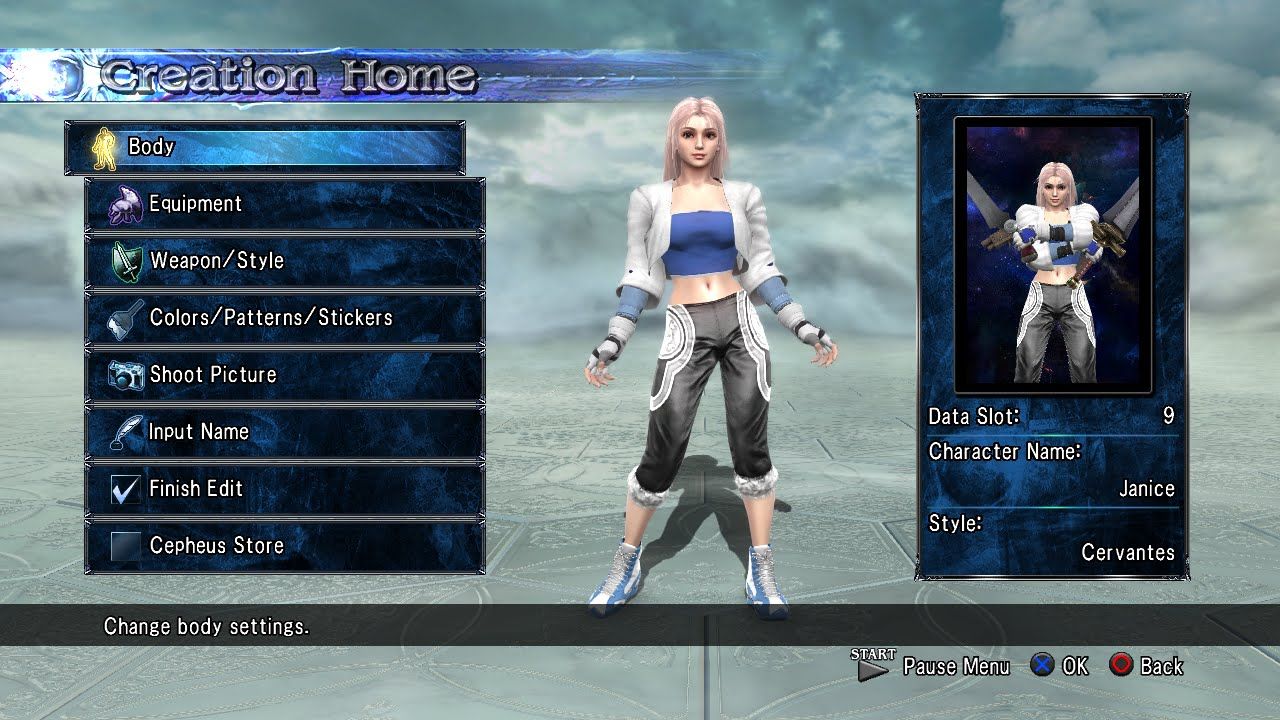Viewport: 1280px width, 720px height.
Task: Open the Cepheus Store
Action: coord(285,546)
